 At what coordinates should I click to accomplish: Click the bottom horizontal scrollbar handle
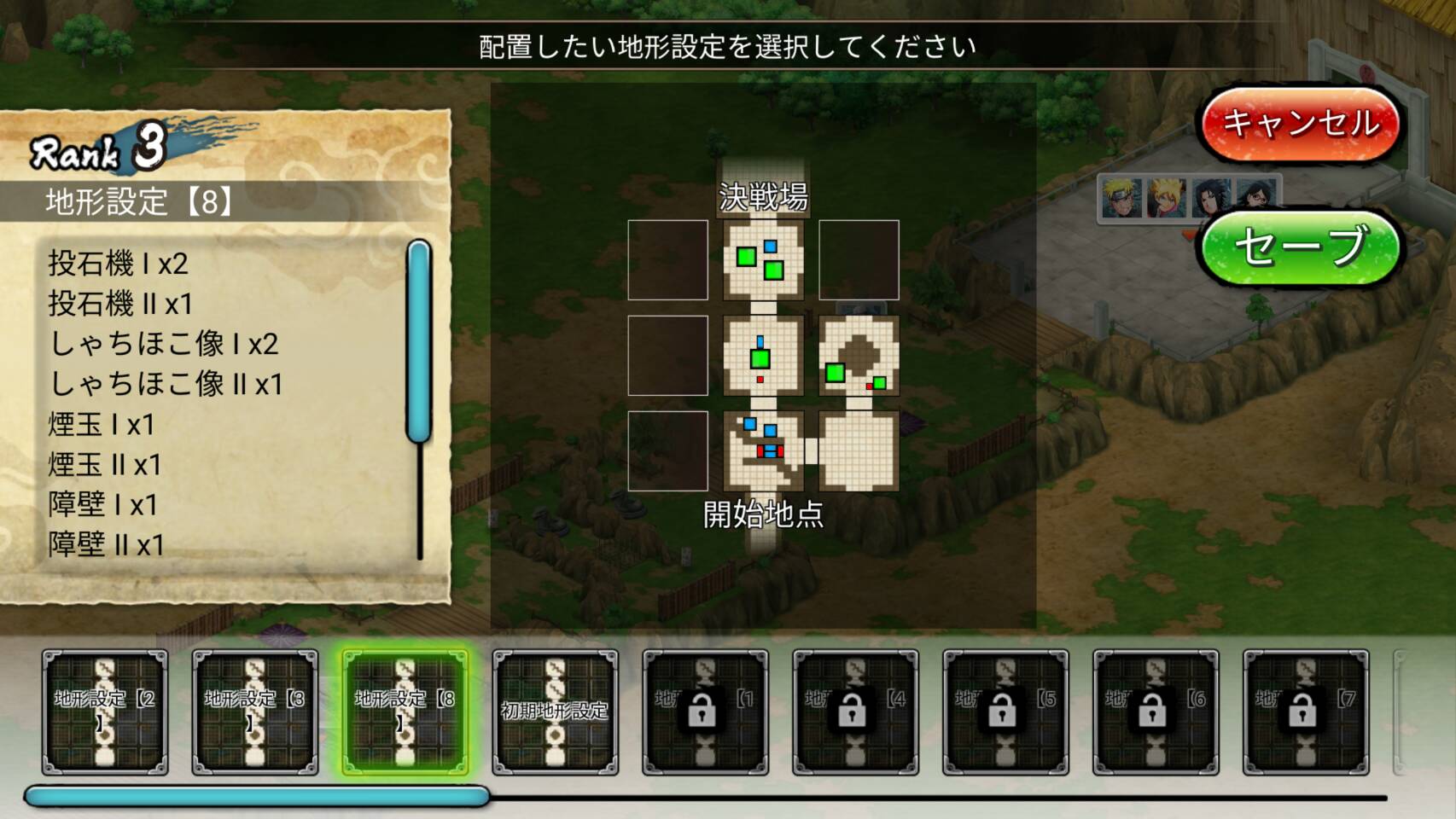[256, 797]
